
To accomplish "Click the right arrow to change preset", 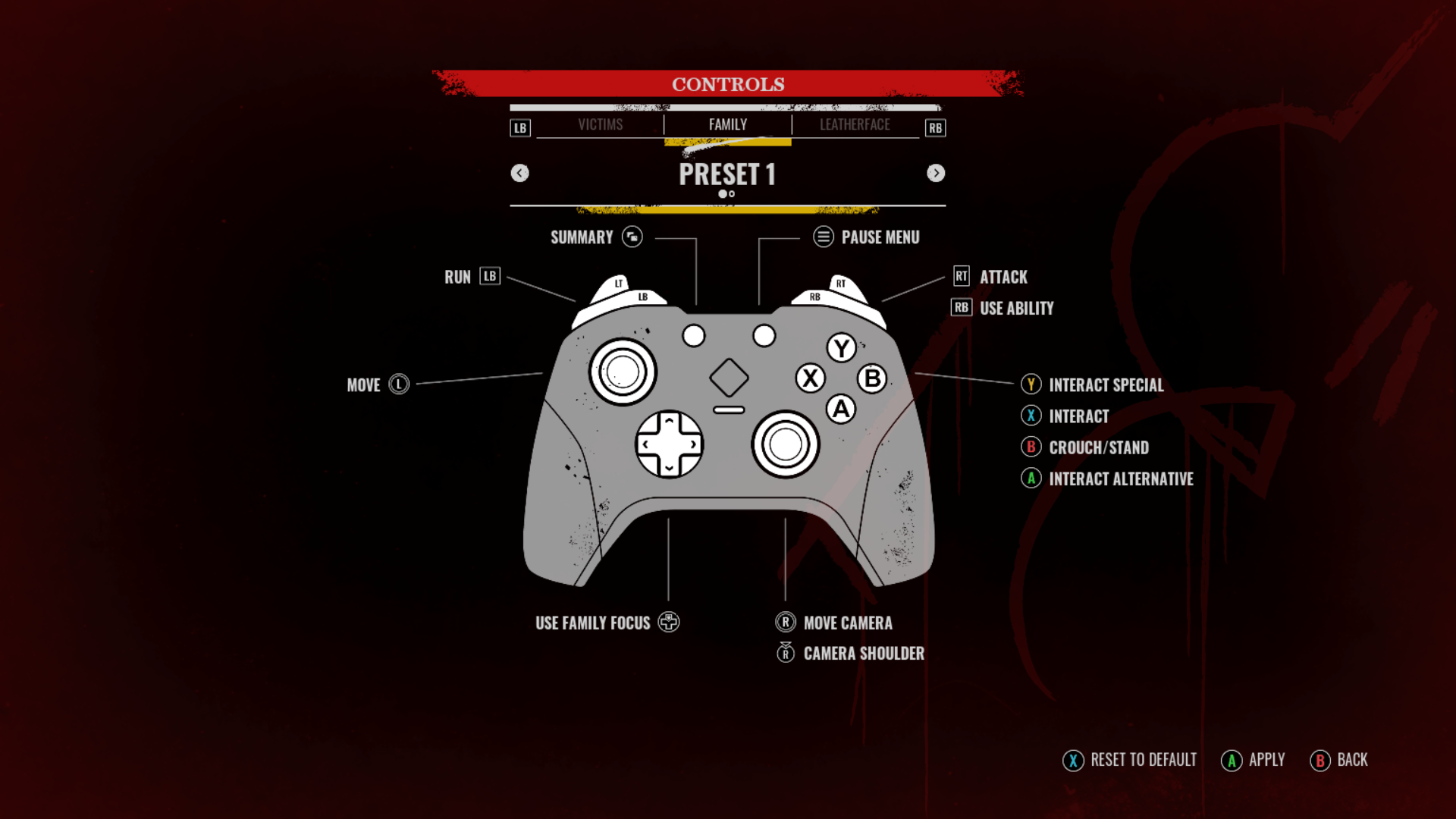I will (x=936, y=173).
